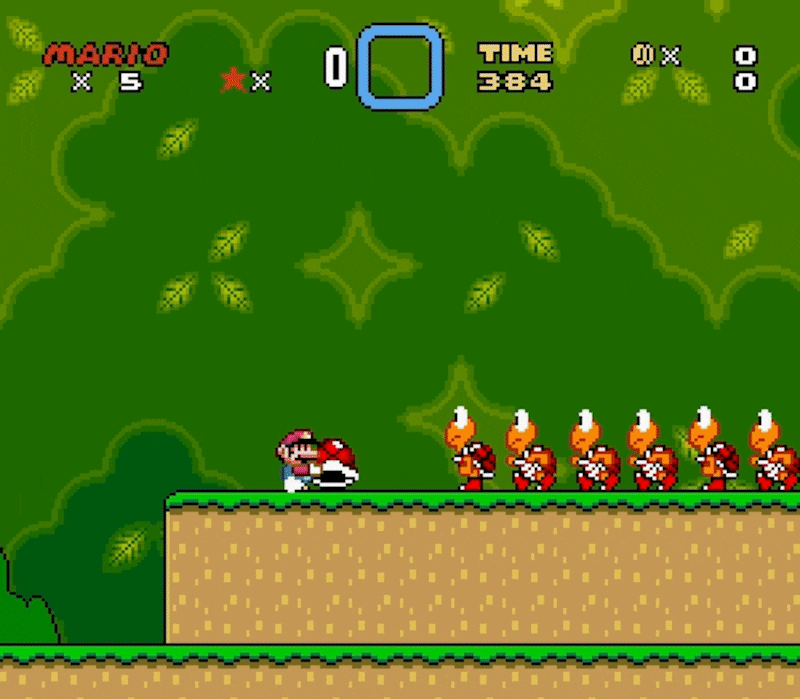The height and width of the screenshot is (699, 800).
Task: Select the red bonus star icon
Action: pos(234,80)
